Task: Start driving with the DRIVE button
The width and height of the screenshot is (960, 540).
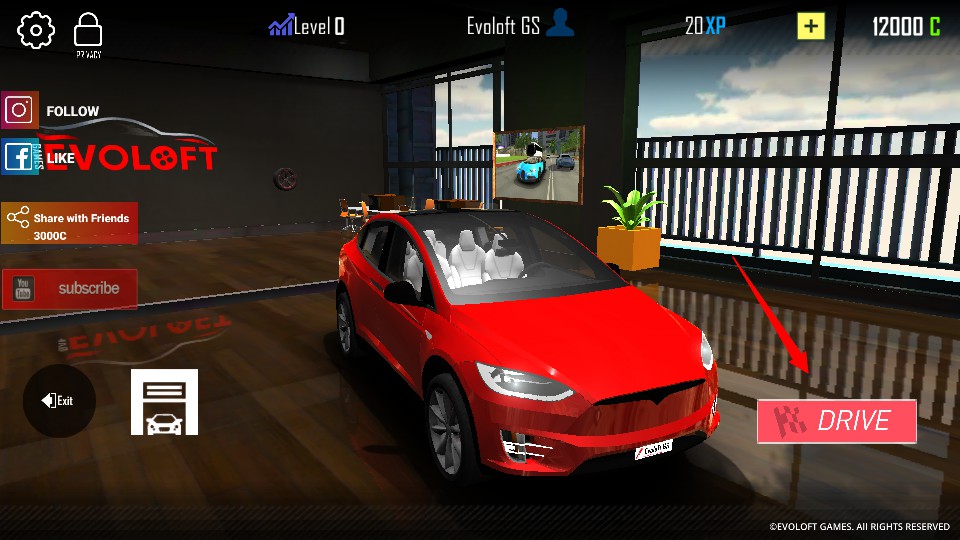Action: pos(837,421)
